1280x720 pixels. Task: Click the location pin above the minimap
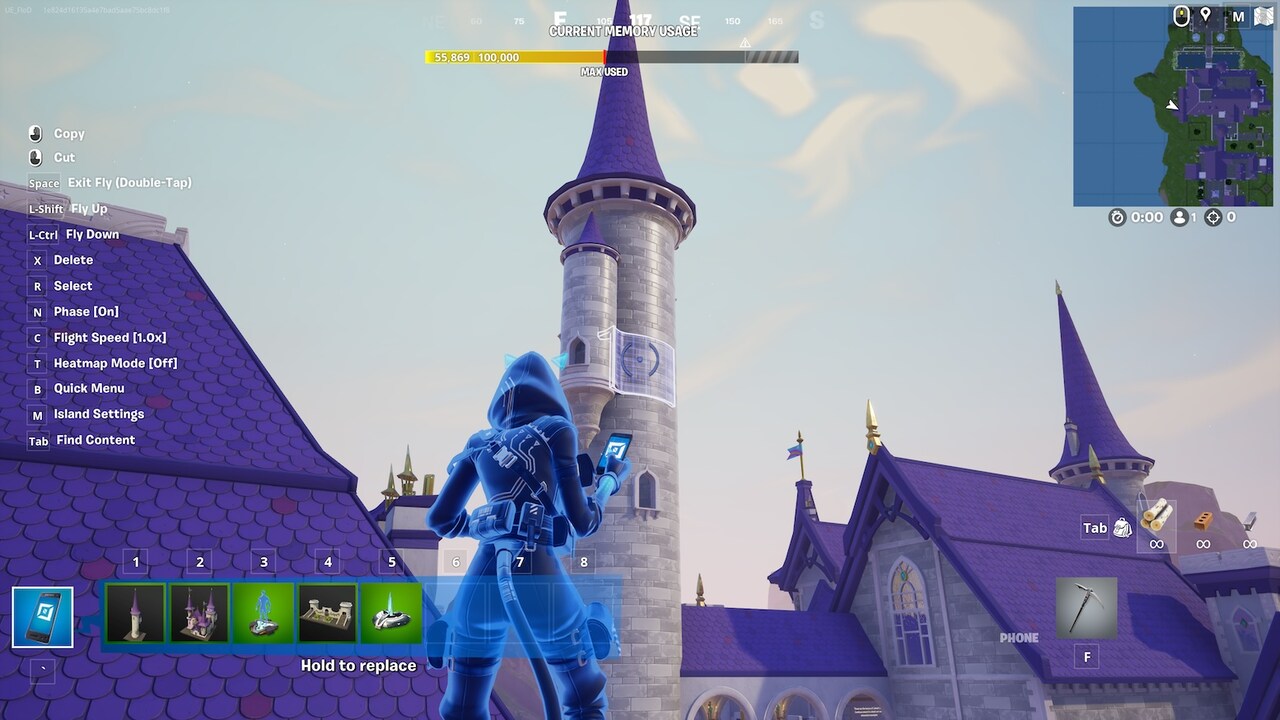point(1205,14)
